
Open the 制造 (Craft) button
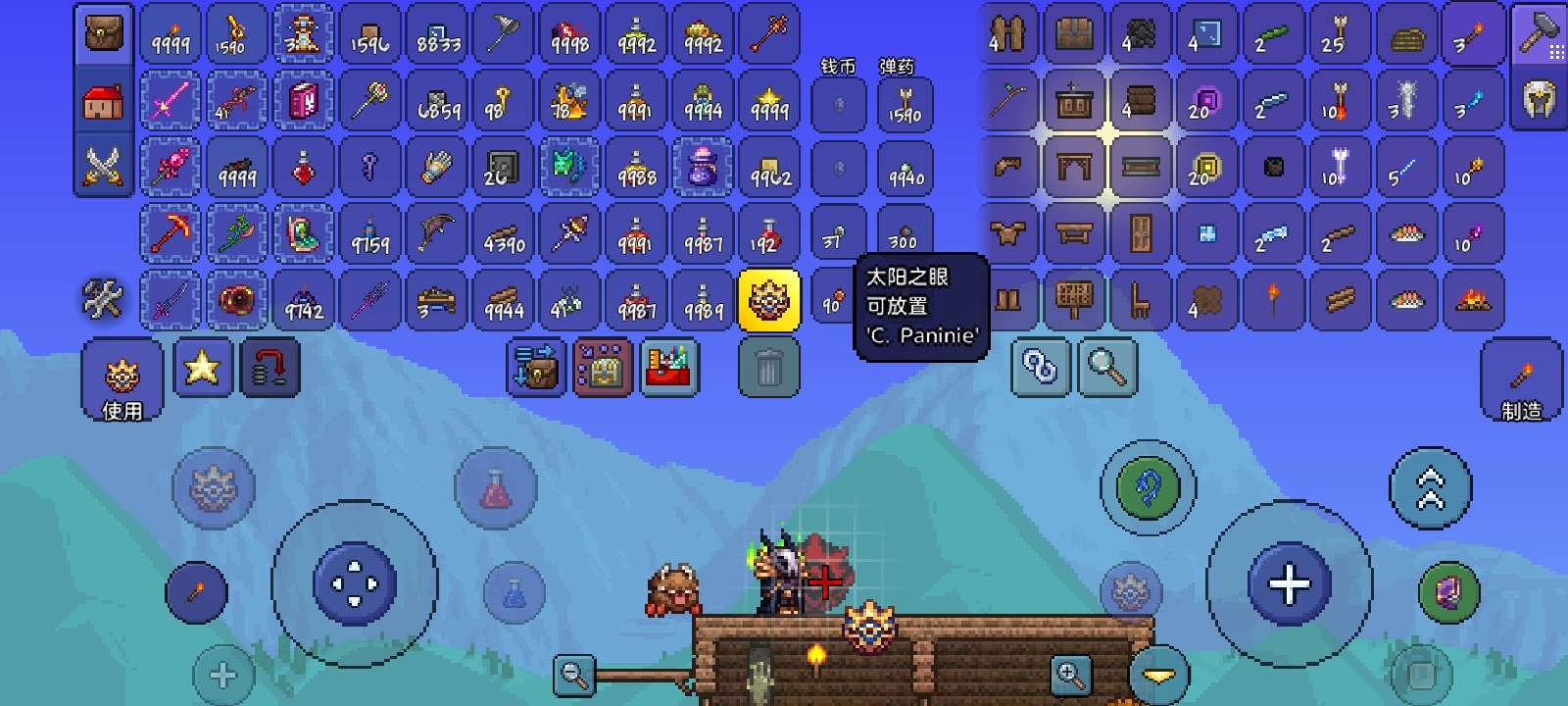click(1521, 379)
